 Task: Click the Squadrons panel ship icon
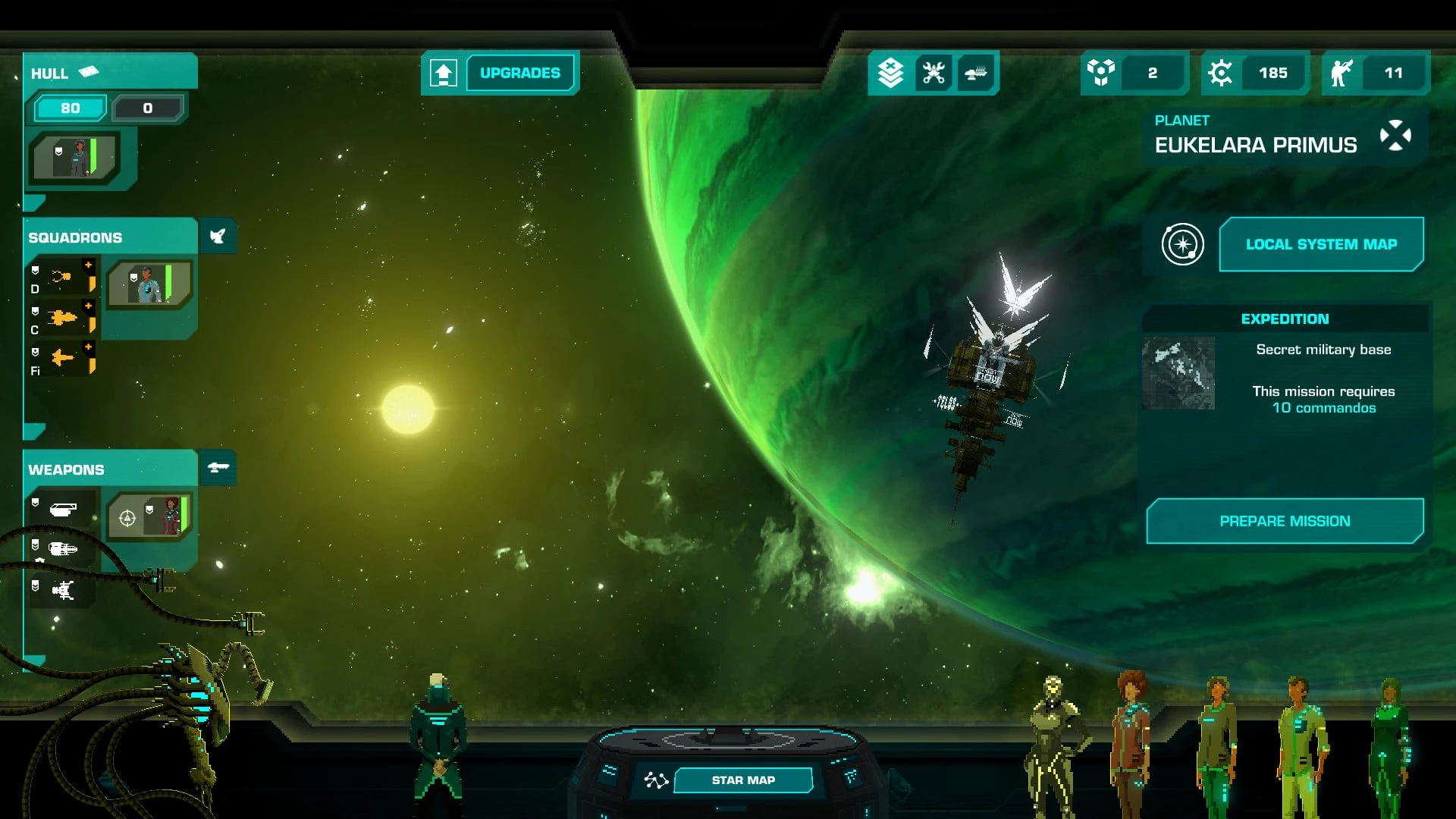[x=218, y=237]
